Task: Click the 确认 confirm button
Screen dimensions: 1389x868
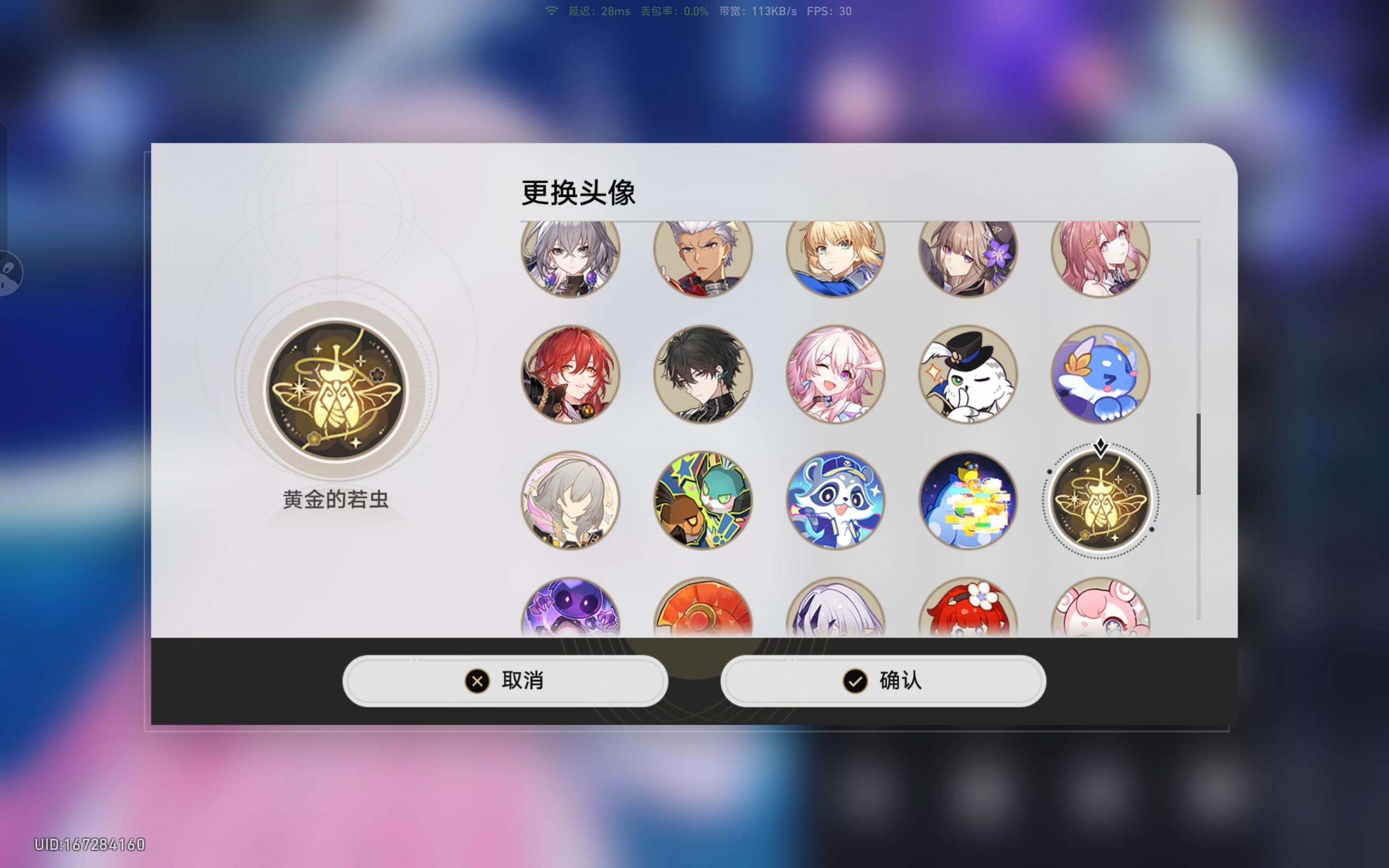Action: 884,681
